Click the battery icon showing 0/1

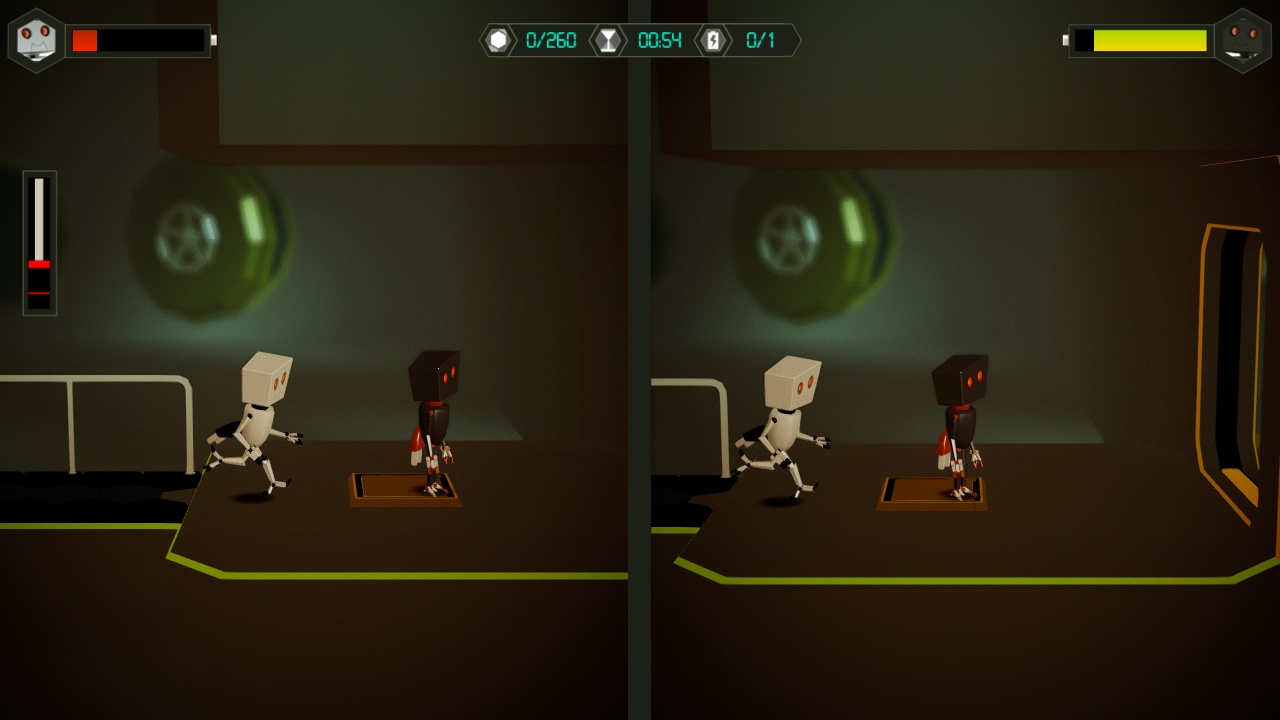pyautogui.click(x=711, y=41)
